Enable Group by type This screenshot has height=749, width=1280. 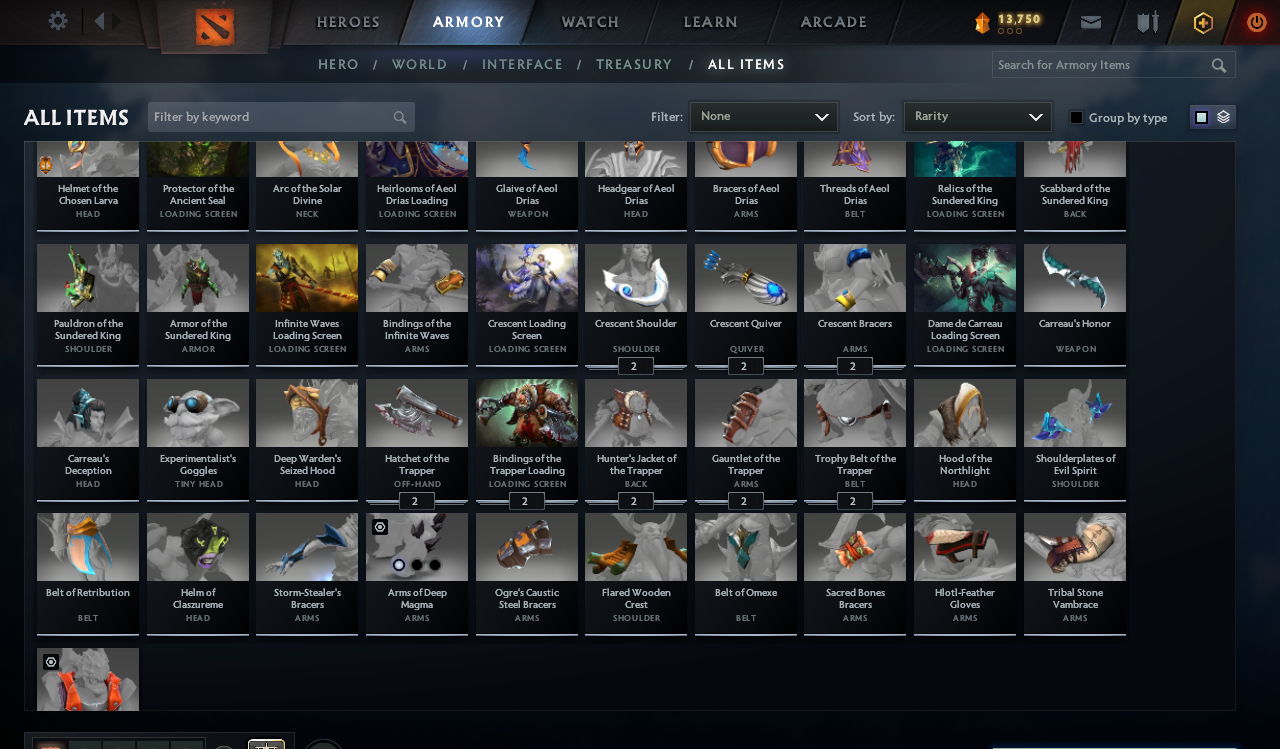tap(1075, 117)
